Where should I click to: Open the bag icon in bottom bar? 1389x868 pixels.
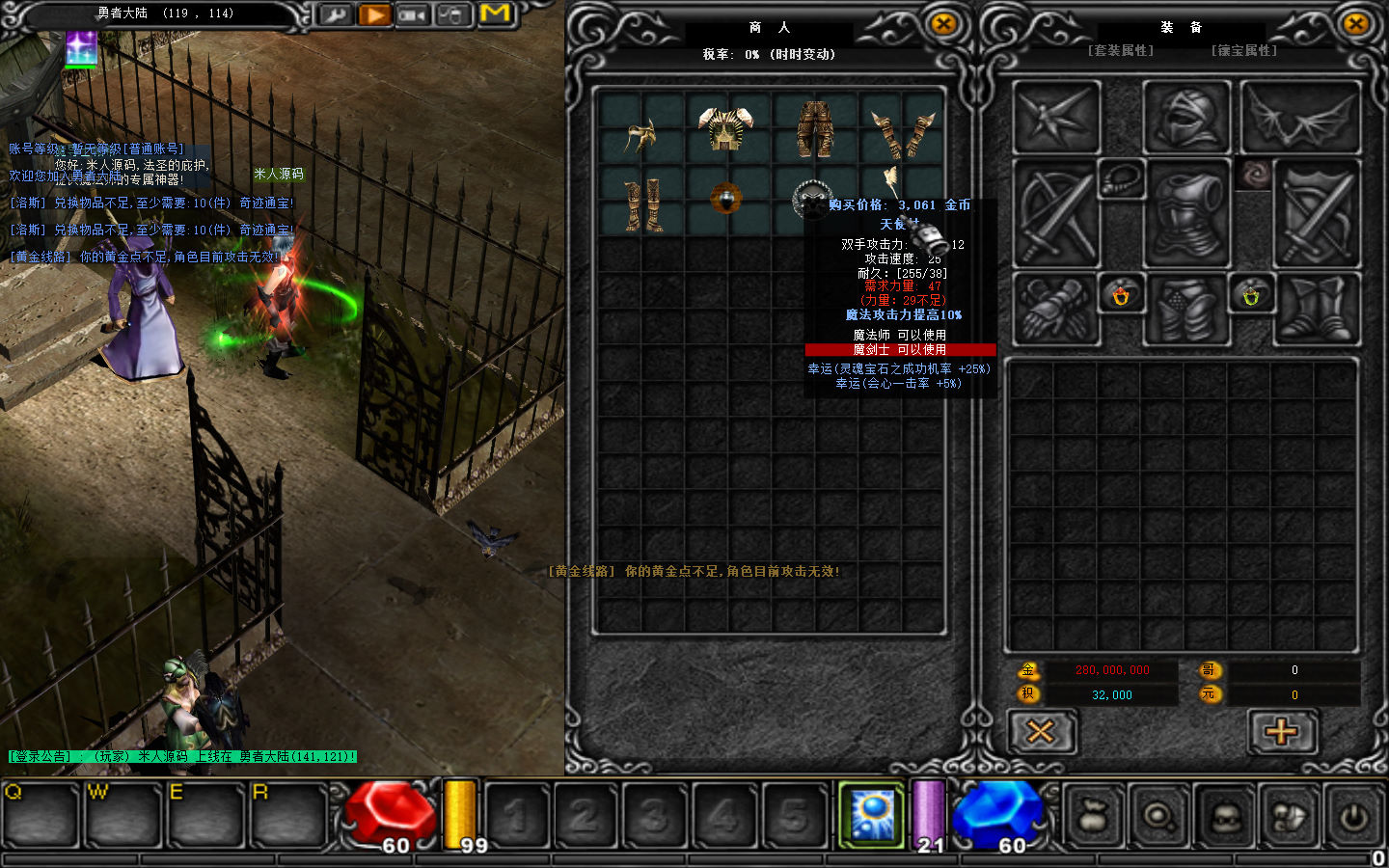pos(1094,817)
